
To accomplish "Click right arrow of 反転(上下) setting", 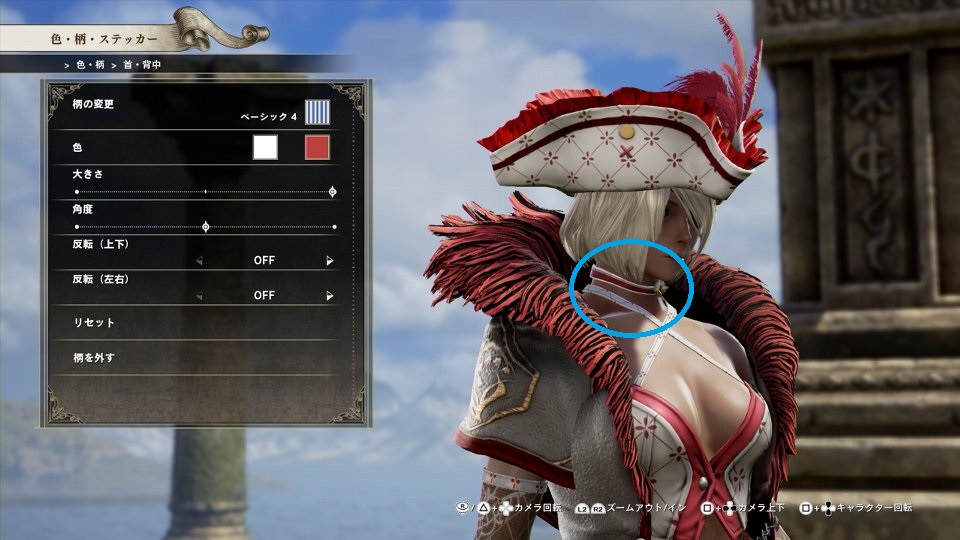I will tap(330, 261).
